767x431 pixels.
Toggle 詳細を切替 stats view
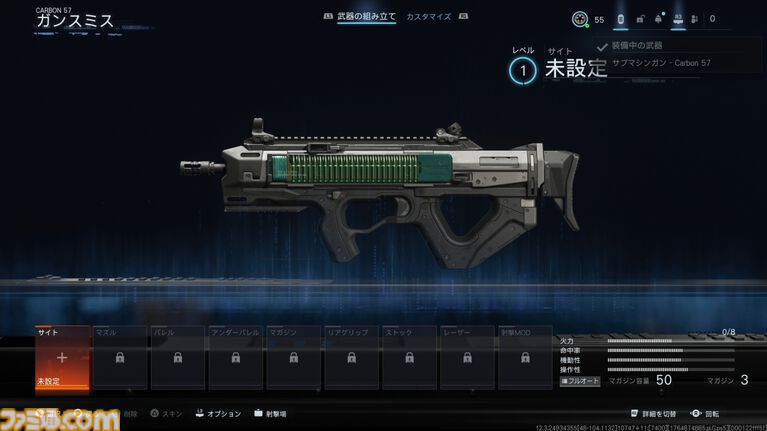tap(657, 413)
